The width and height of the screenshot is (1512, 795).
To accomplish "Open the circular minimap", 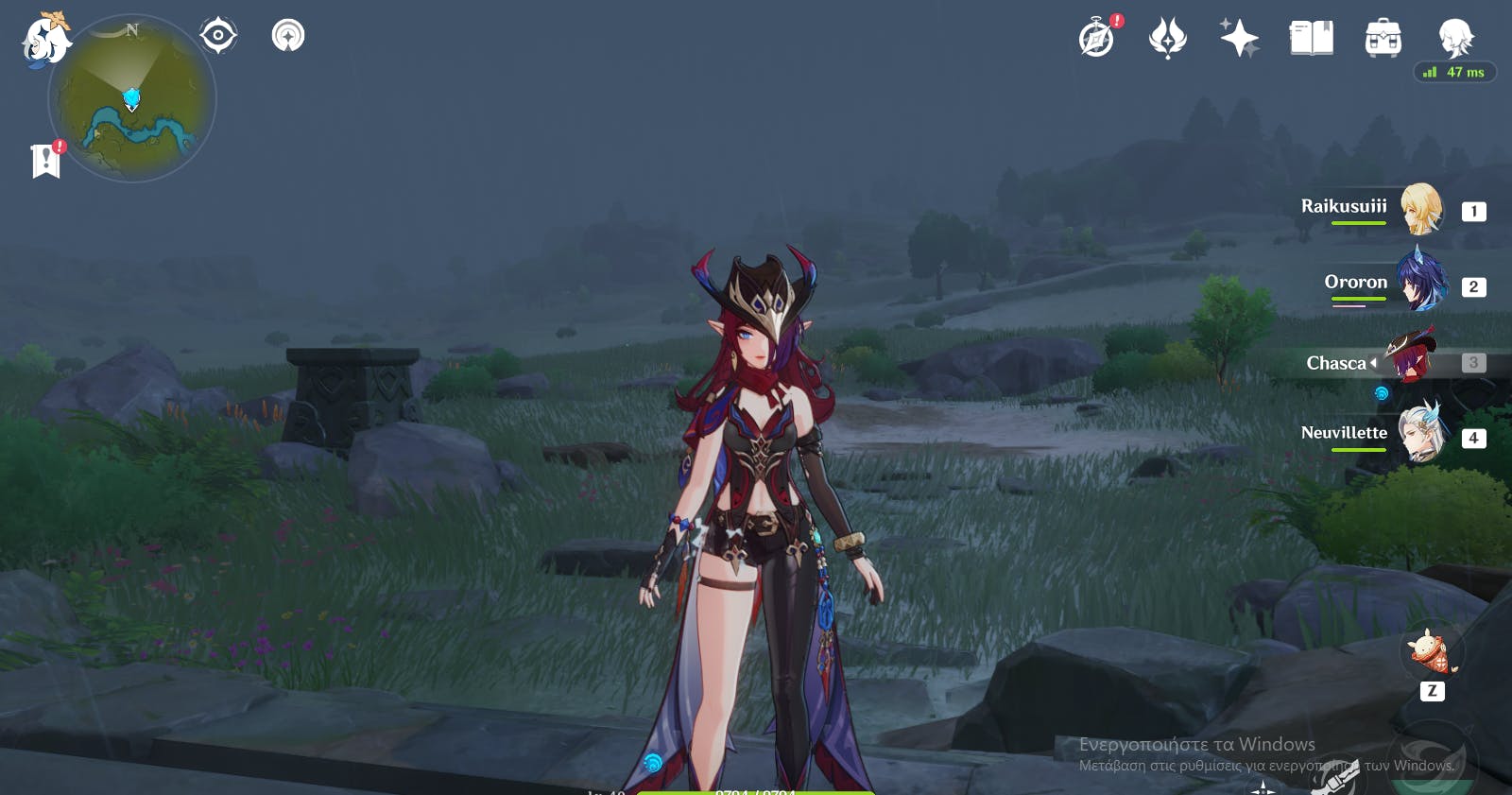I will point(132,98).
